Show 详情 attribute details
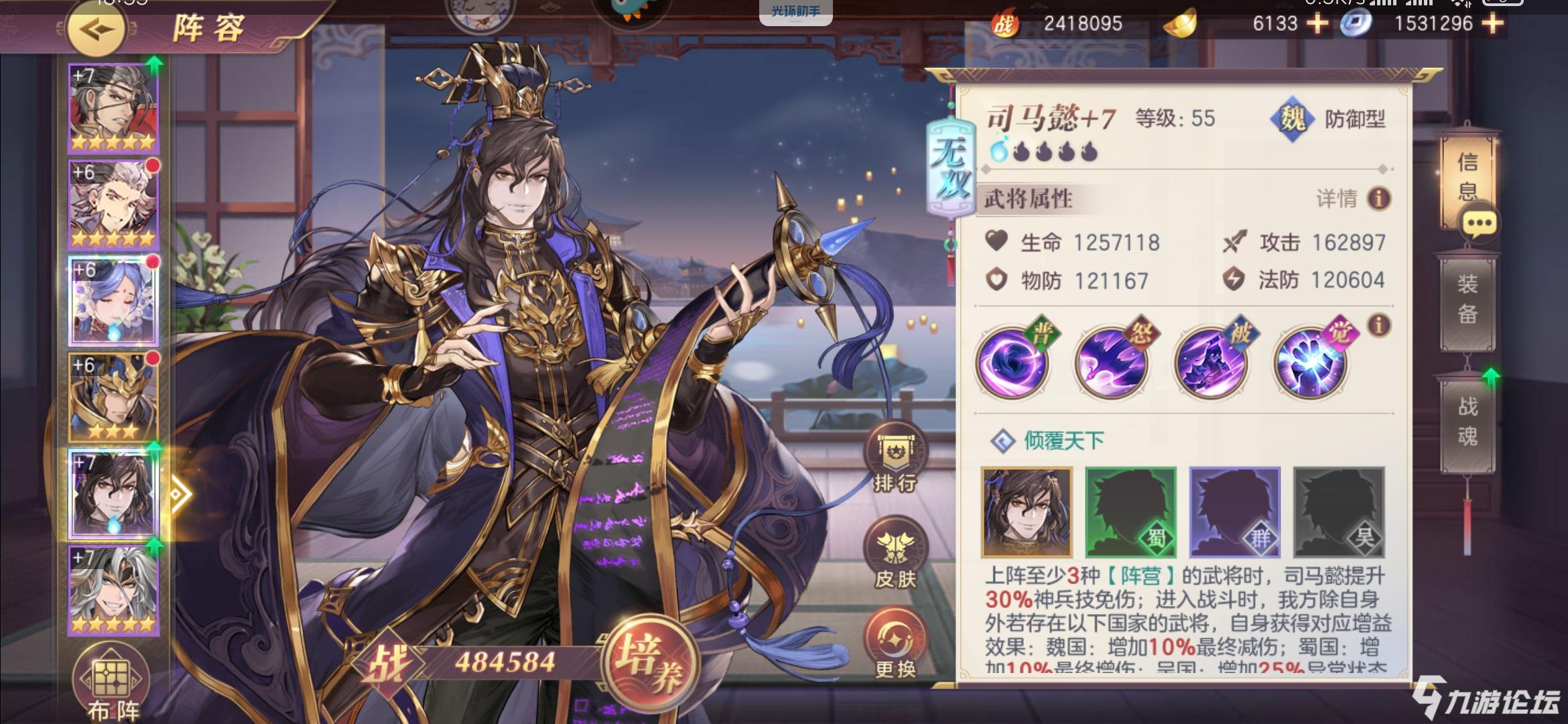This screenshot has height=724, width=1568. [1352, 198]
